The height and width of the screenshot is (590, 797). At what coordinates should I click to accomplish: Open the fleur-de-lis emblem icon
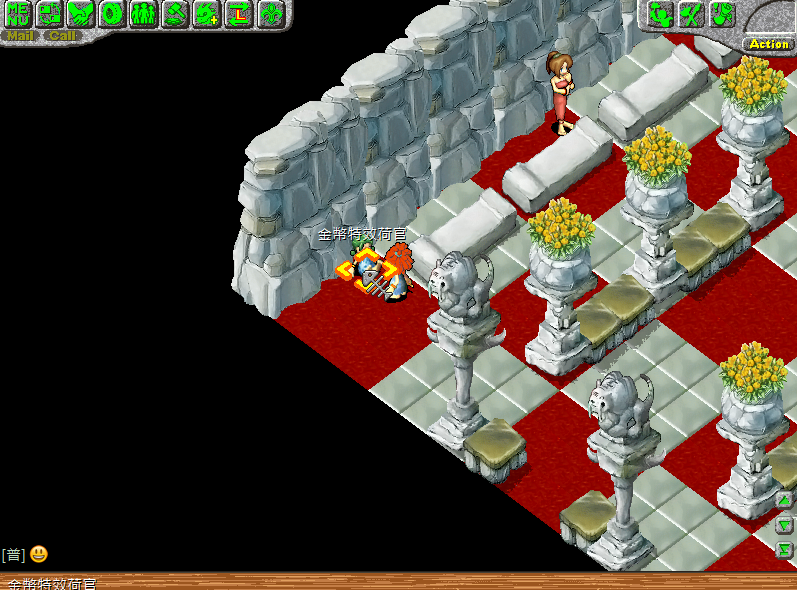click(x=271, y=14)
